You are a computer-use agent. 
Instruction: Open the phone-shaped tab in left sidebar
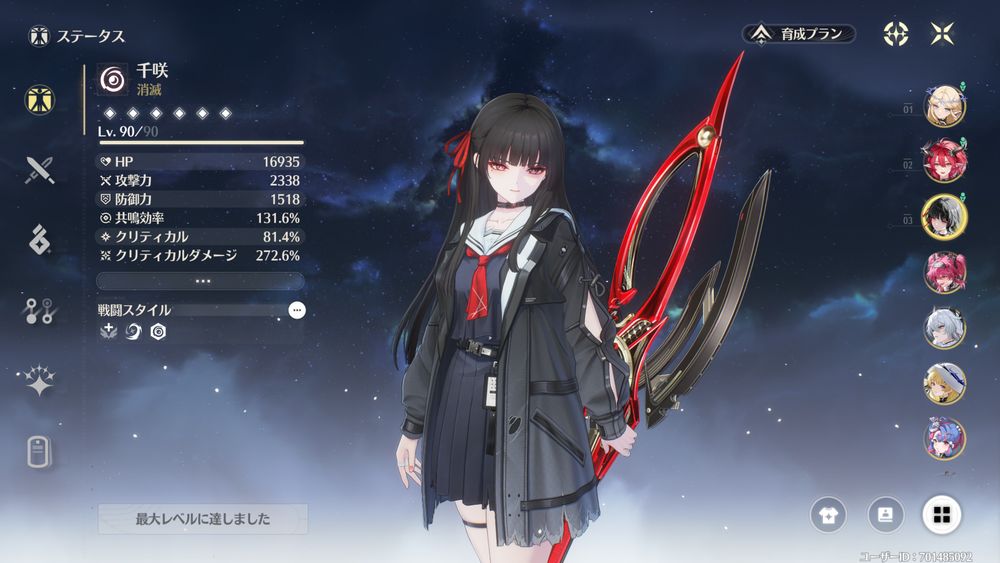tap(40, 452)
